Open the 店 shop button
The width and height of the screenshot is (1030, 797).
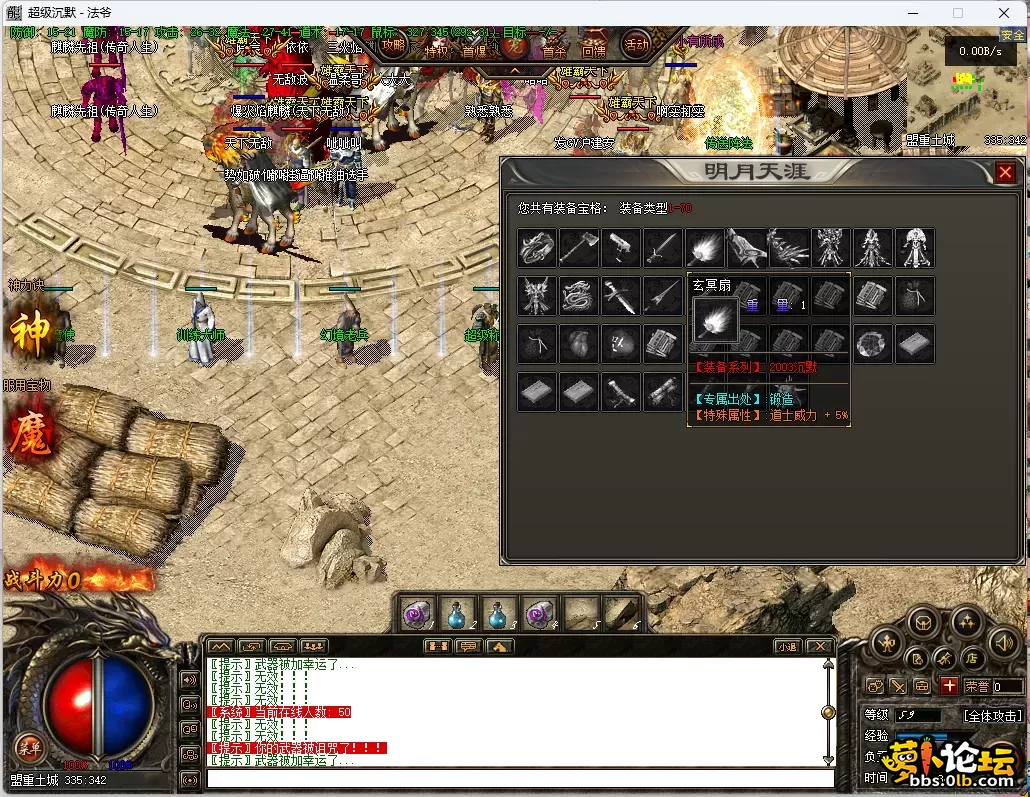point(969,658)
